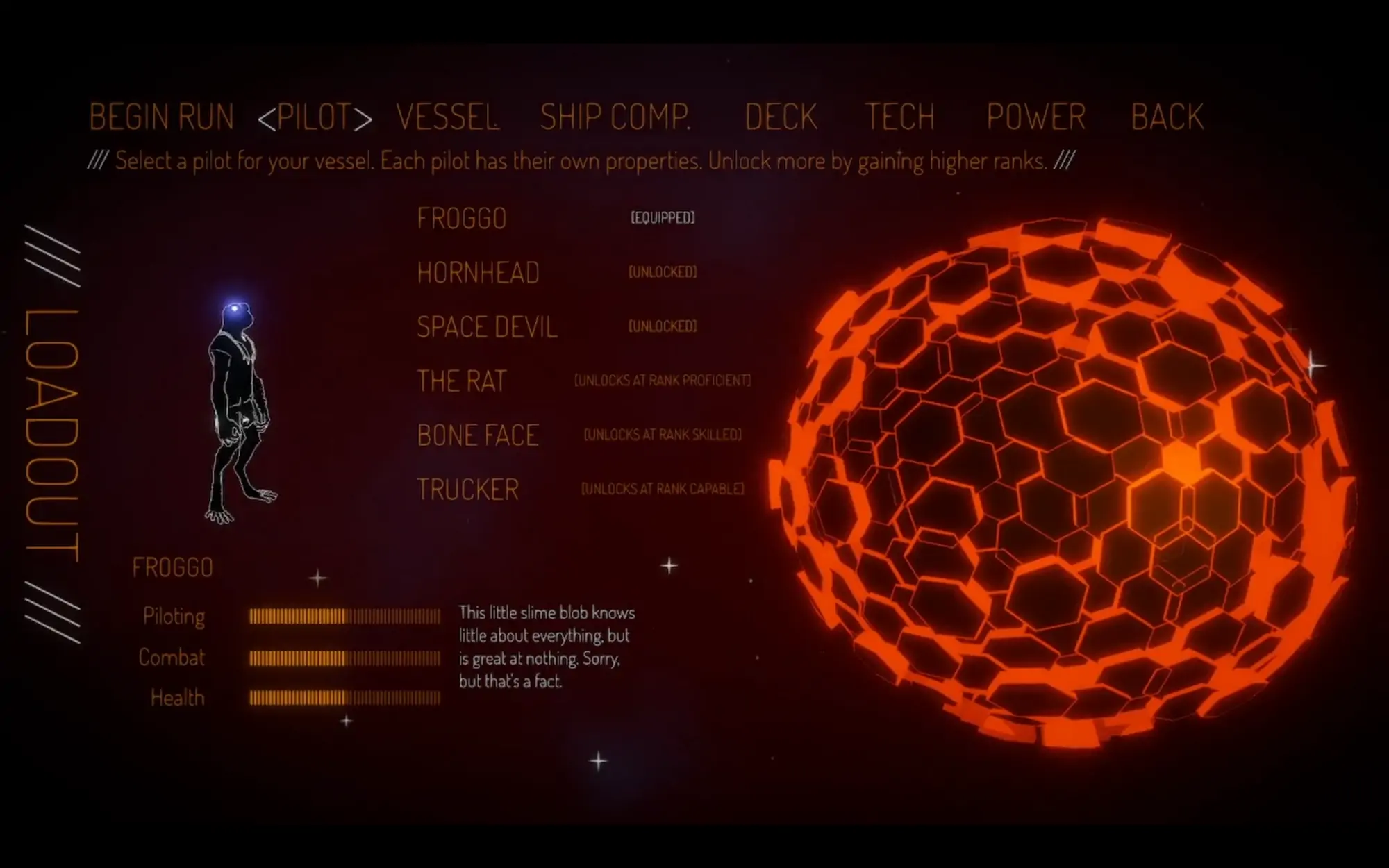Open the Power tab

1035,117
